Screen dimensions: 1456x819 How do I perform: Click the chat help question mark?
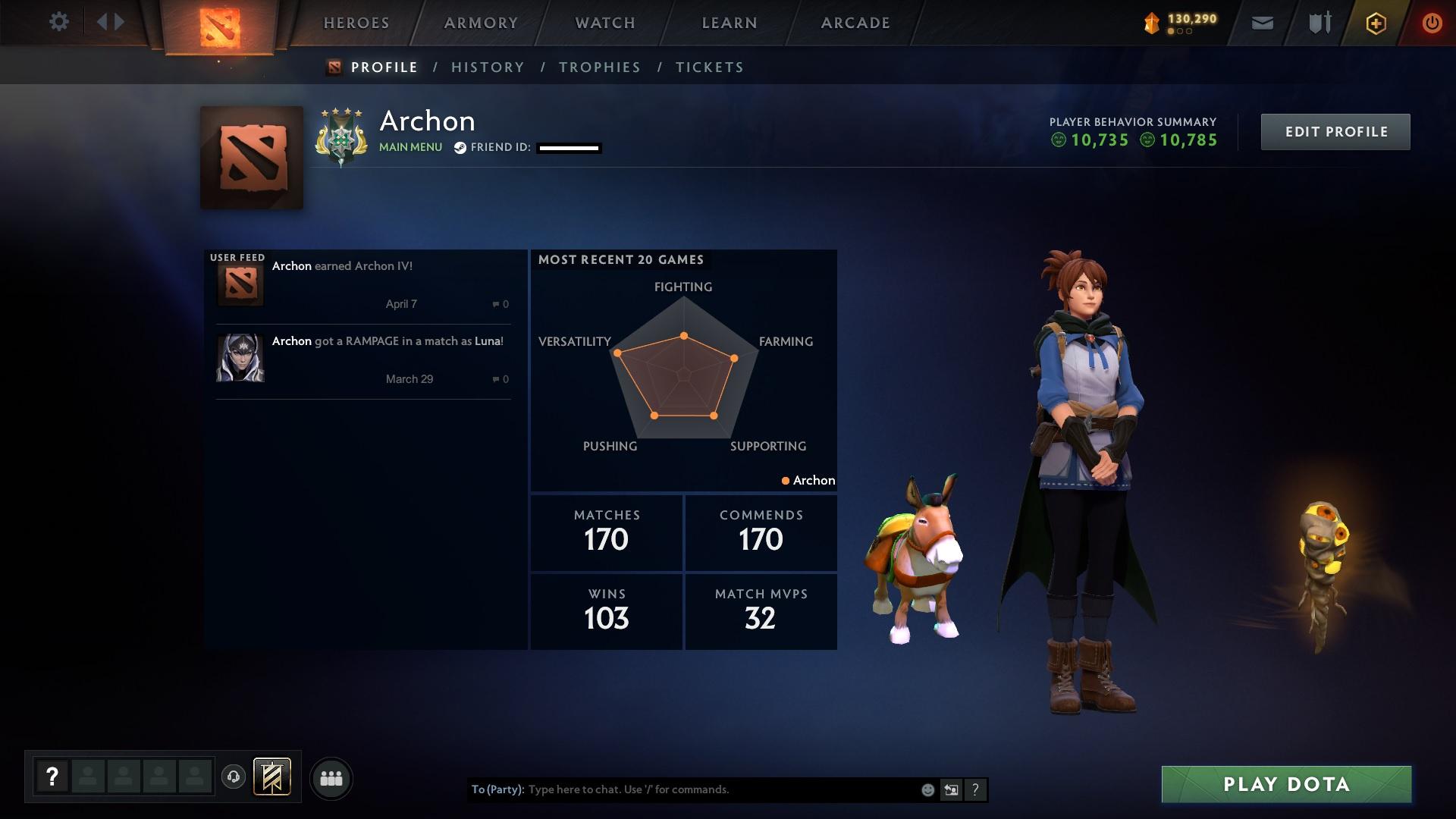pos(975,789)
